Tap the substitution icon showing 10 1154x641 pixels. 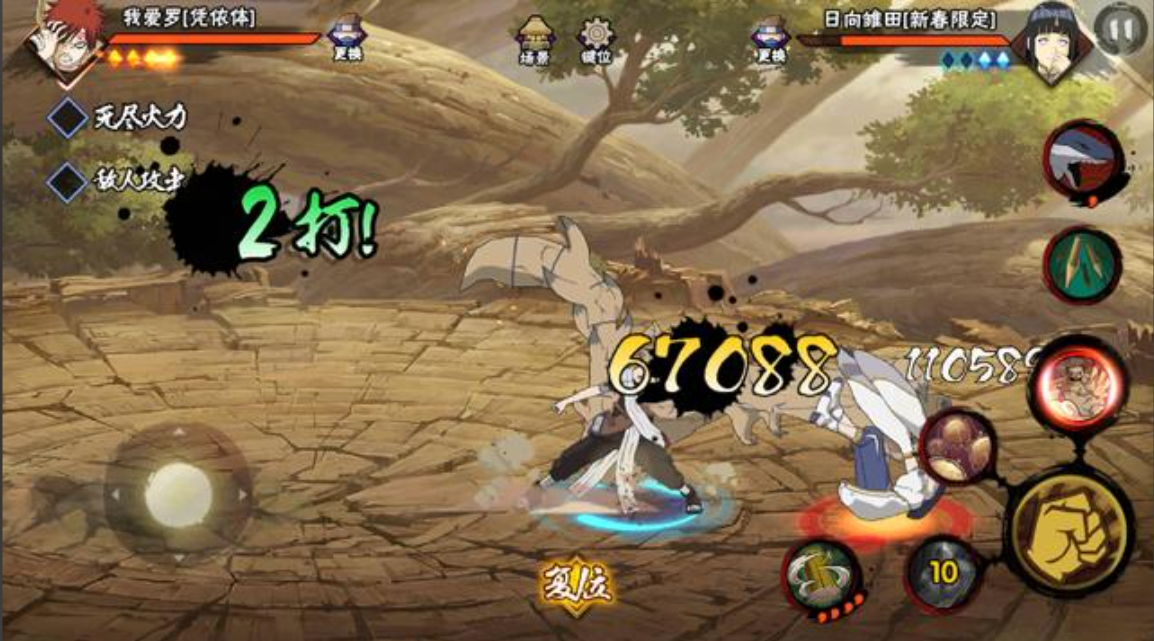943,572
